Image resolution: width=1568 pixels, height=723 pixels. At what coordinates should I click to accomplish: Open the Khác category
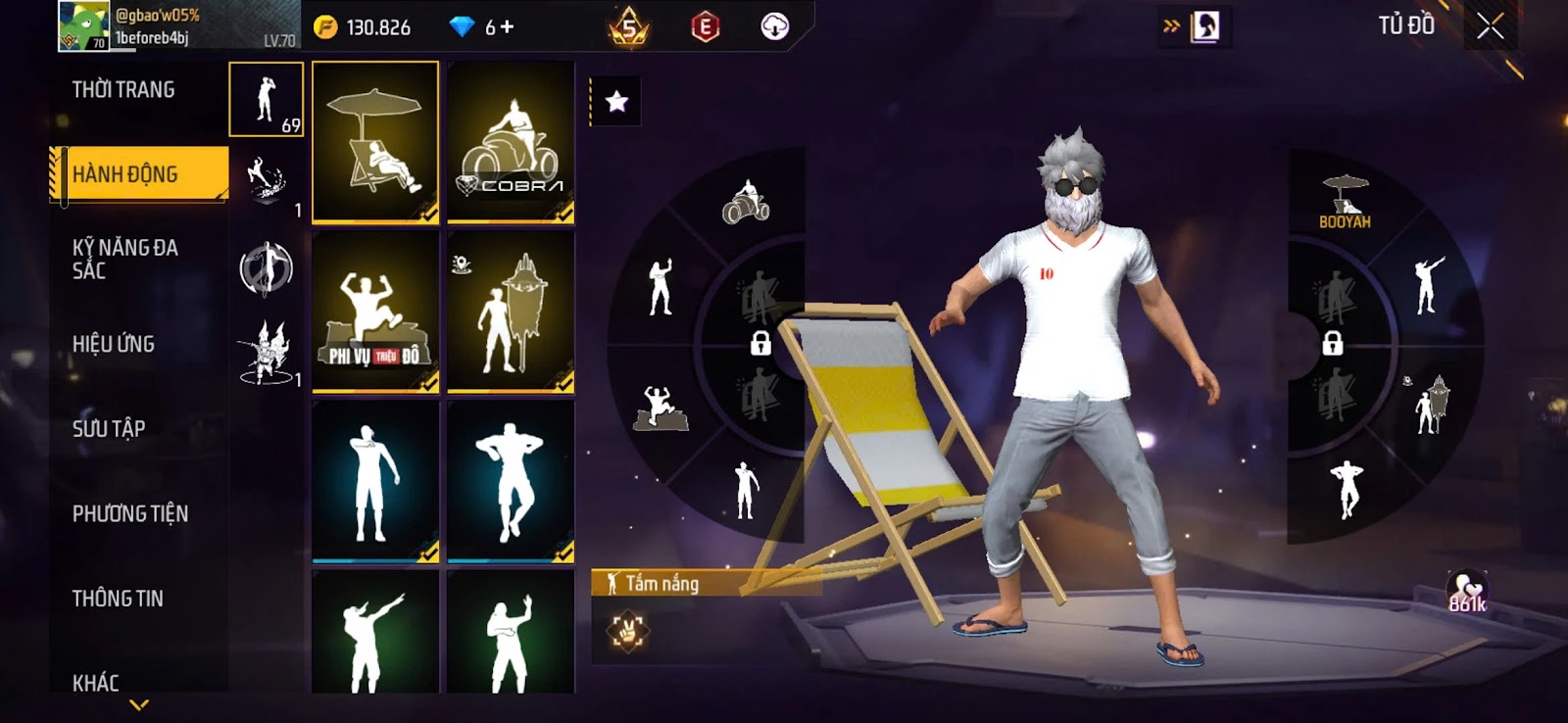96,683
